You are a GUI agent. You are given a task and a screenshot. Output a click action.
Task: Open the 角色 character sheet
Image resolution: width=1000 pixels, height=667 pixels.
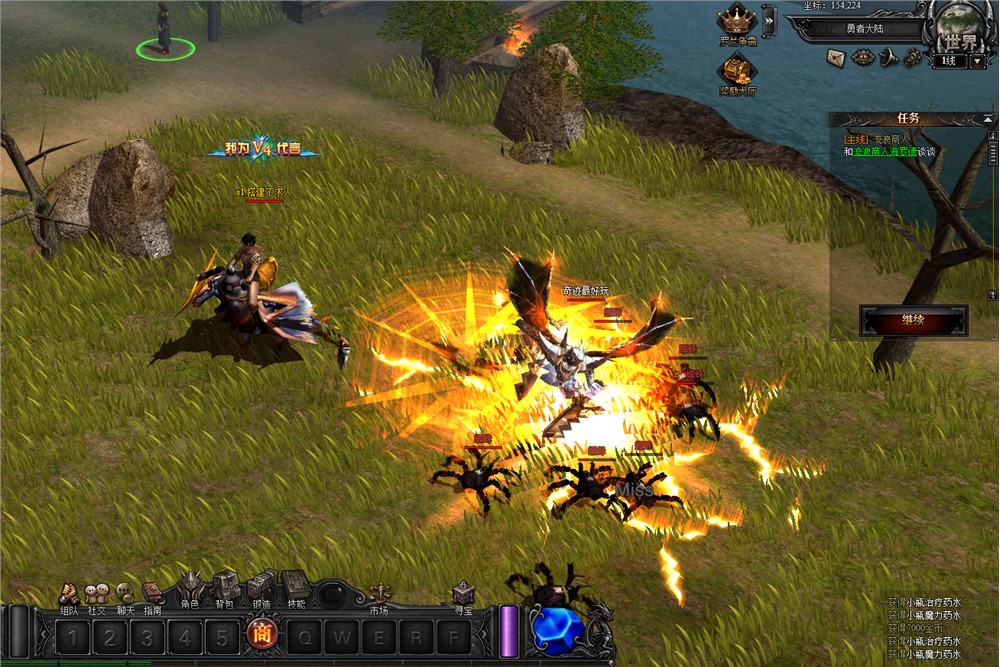(x=190, y=589)
